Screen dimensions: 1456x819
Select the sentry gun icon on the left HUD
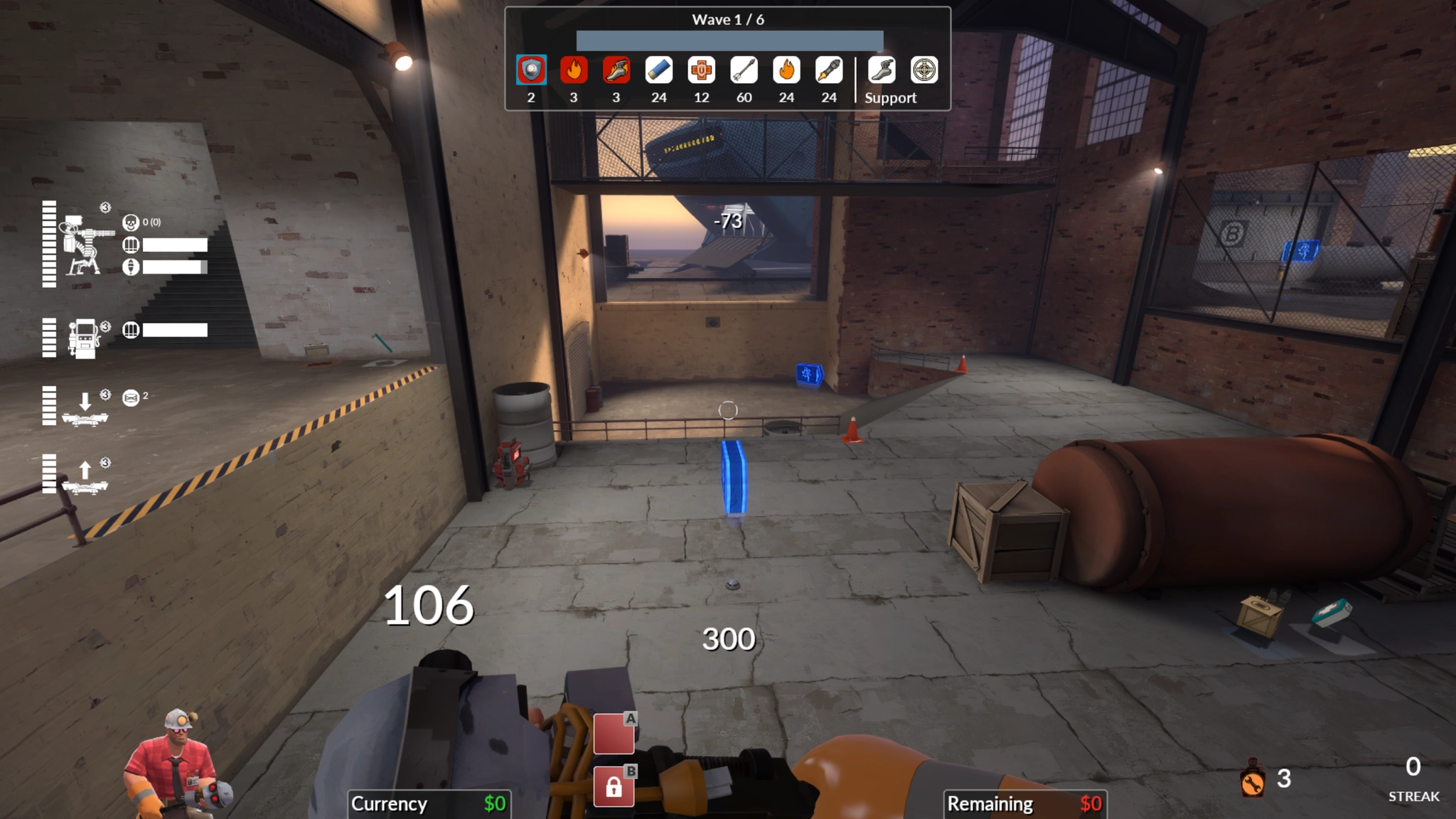coord(83,245)
